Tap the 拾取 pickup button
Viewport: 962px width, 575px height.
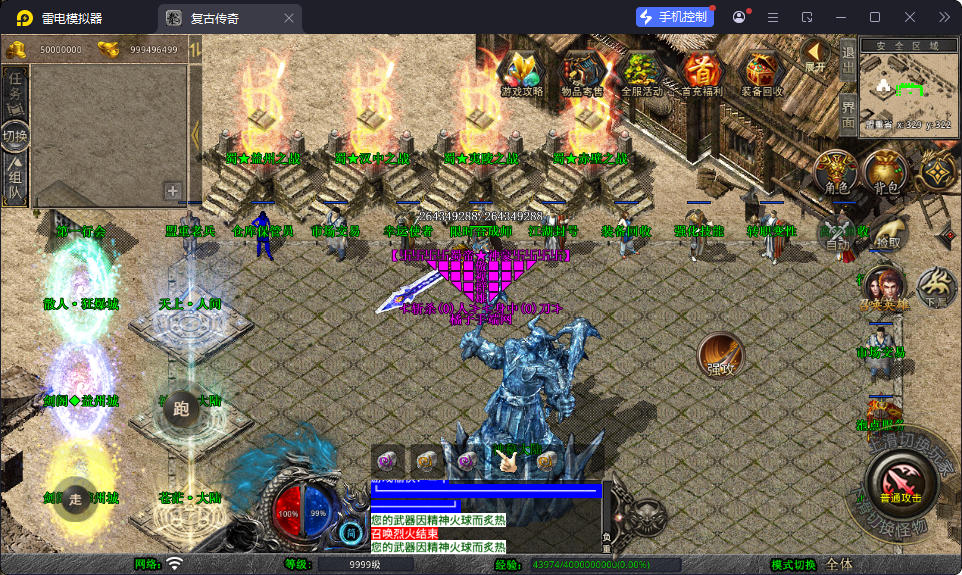point(887,232)
